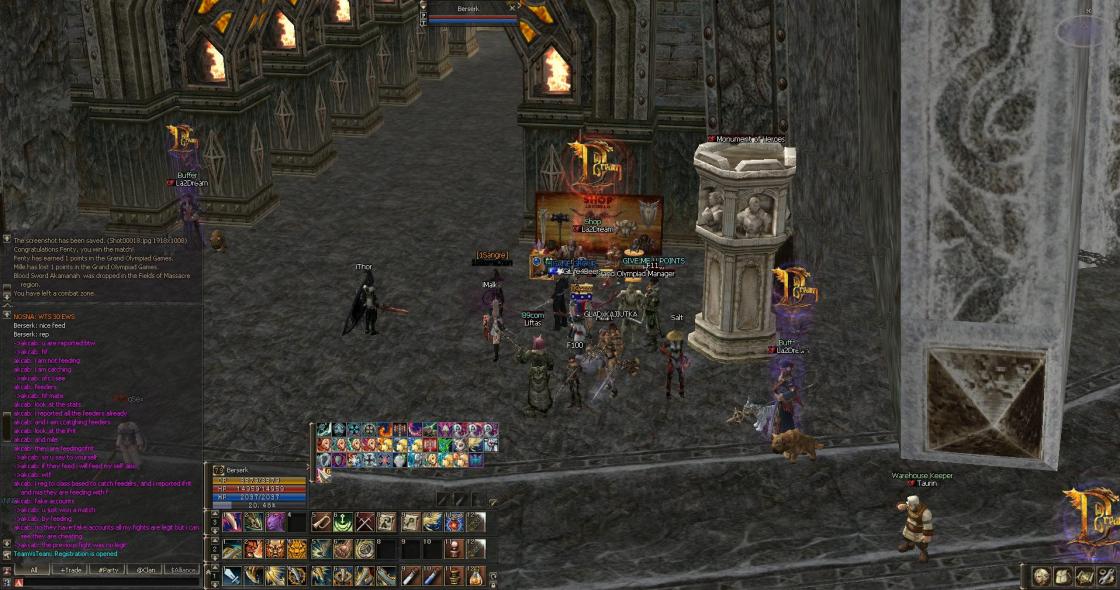Switch to the @Clan chat tab
Viewport: 1120px width, 590px height.
pyautogui.click(x=143, y=569)
